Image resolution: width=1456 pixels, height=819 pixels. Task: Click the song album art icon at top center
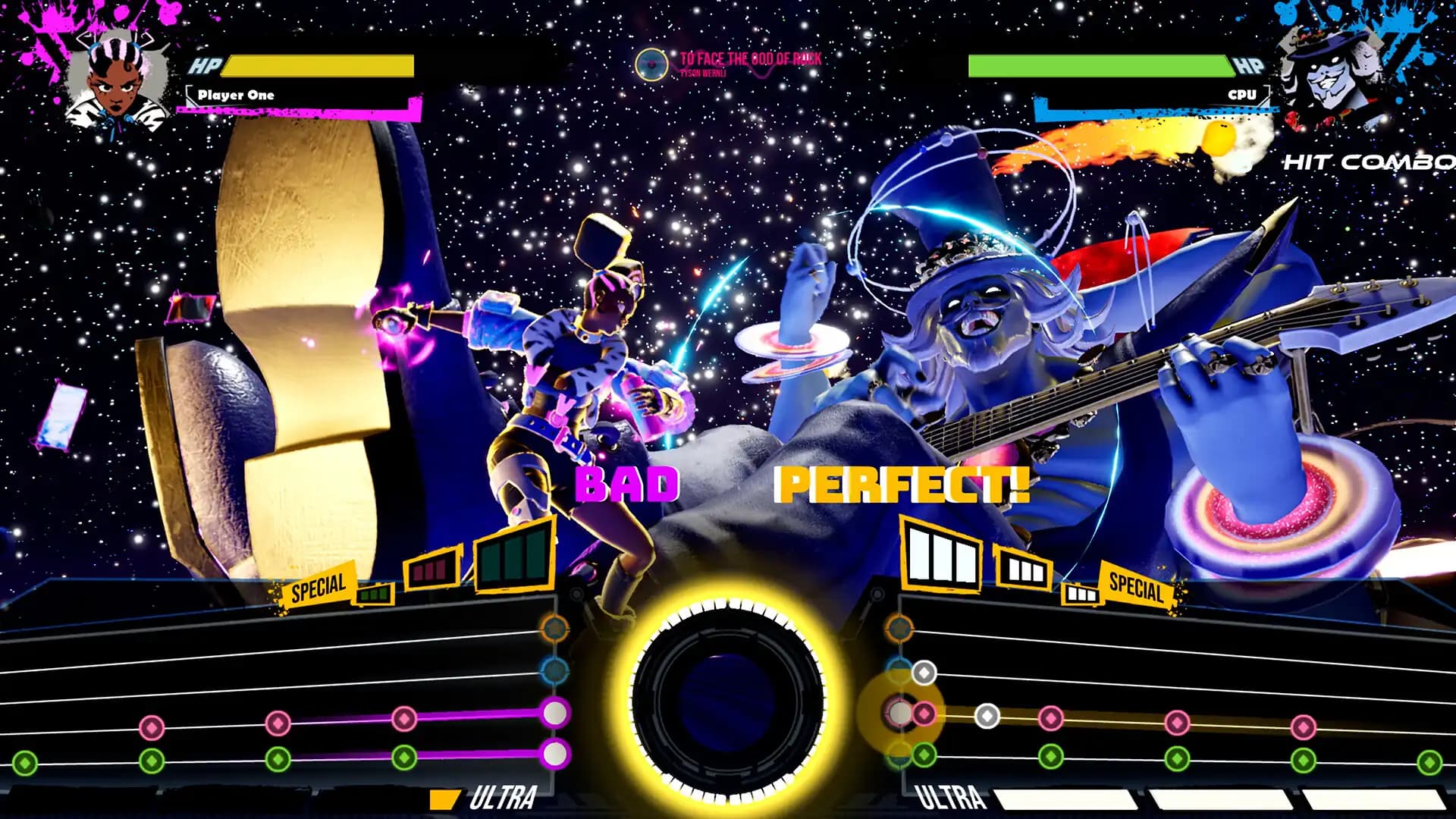[651, 64]
